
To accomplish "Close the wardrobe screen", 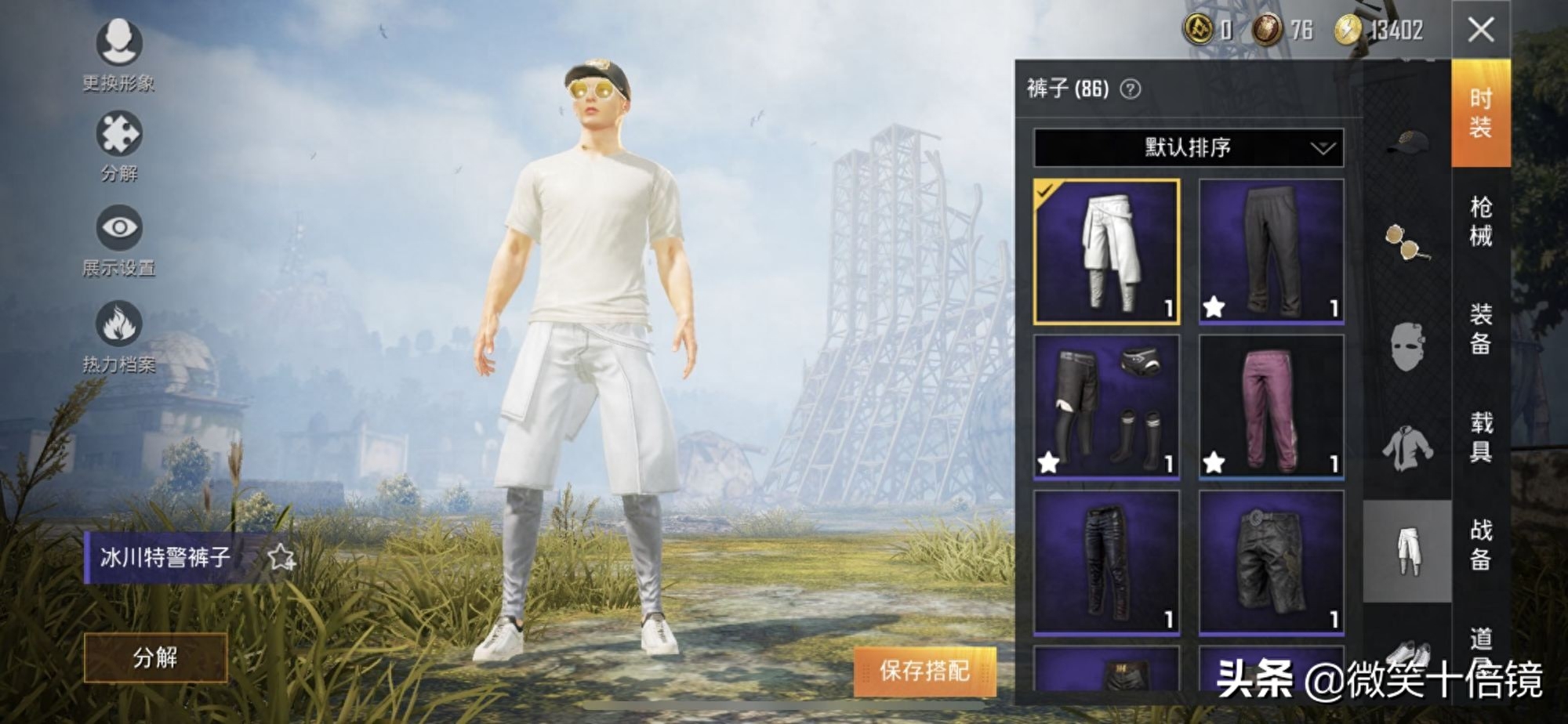I will coord(1480,31).
